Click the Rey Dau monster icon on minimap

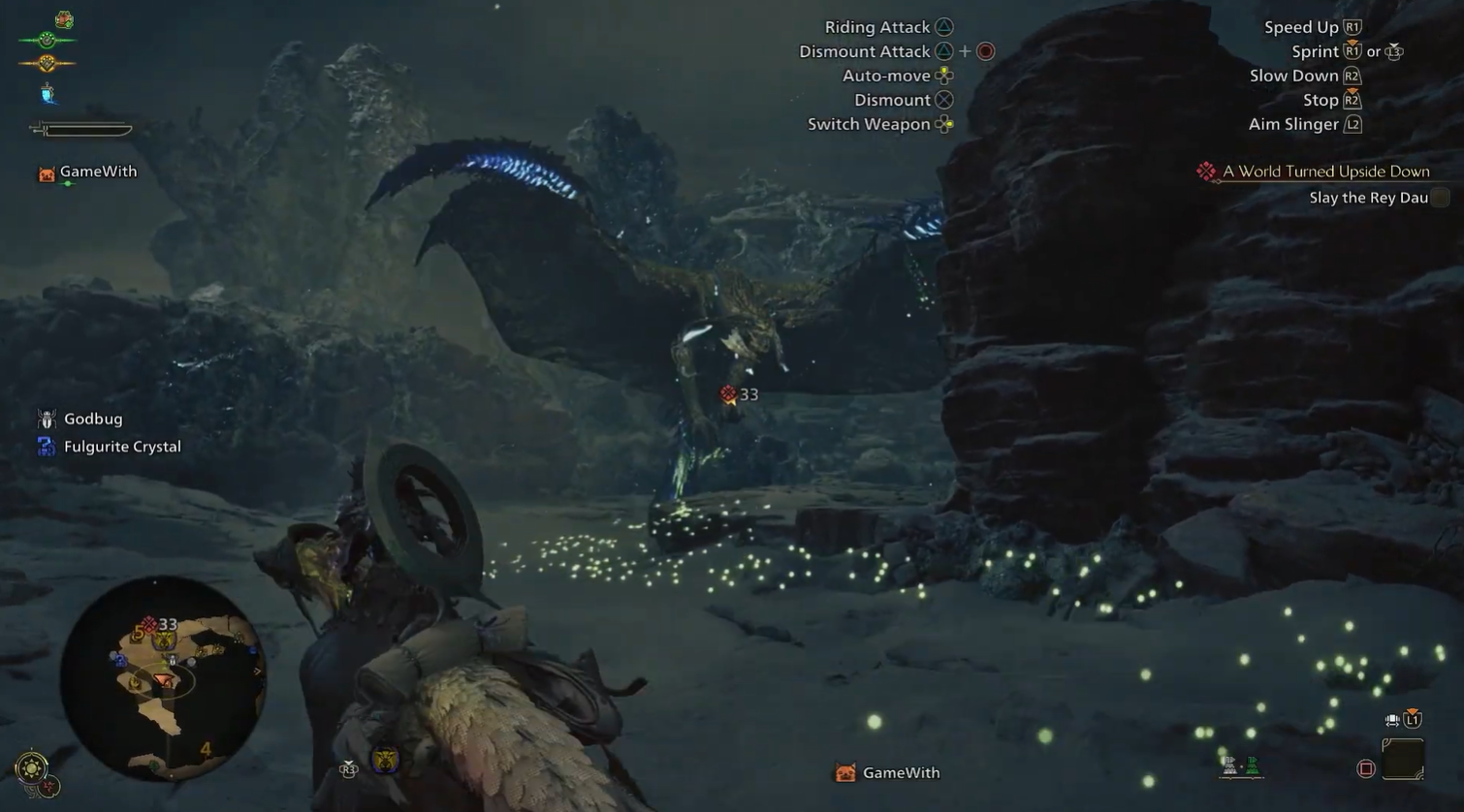click(166, 640)
